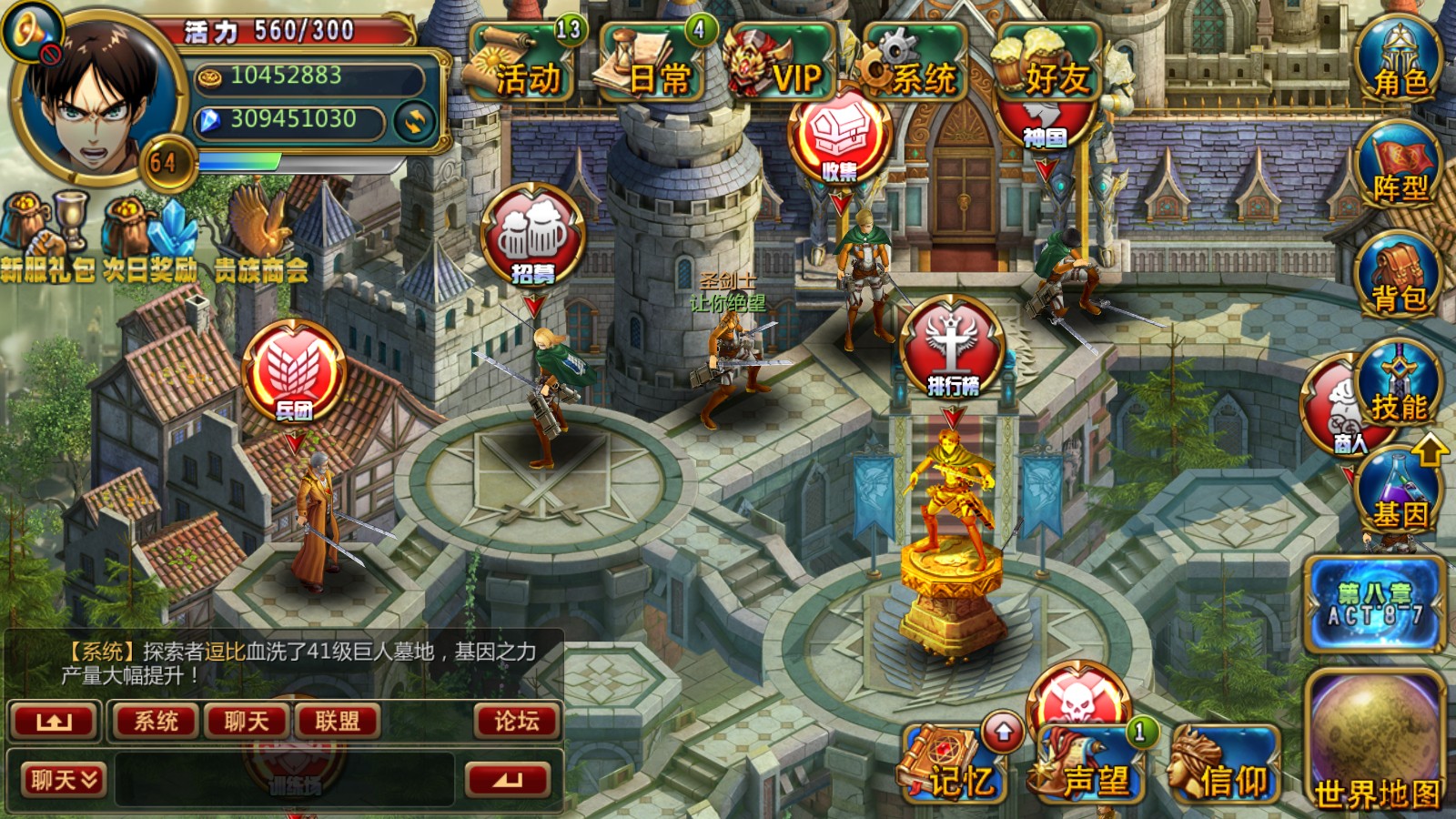Open the 基因 gene screen
Screen dimensions: 1456x819
[1400, 496]
